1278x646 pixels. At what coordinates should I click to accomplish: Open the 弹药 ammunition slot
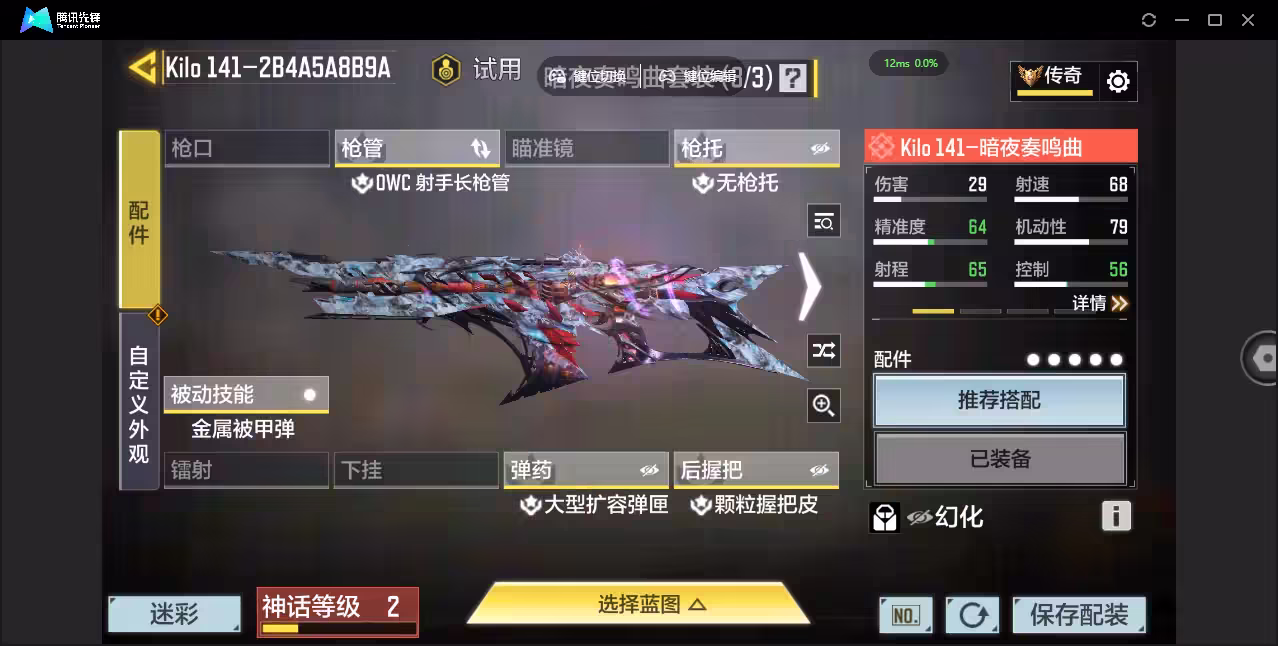click(586, 470)
